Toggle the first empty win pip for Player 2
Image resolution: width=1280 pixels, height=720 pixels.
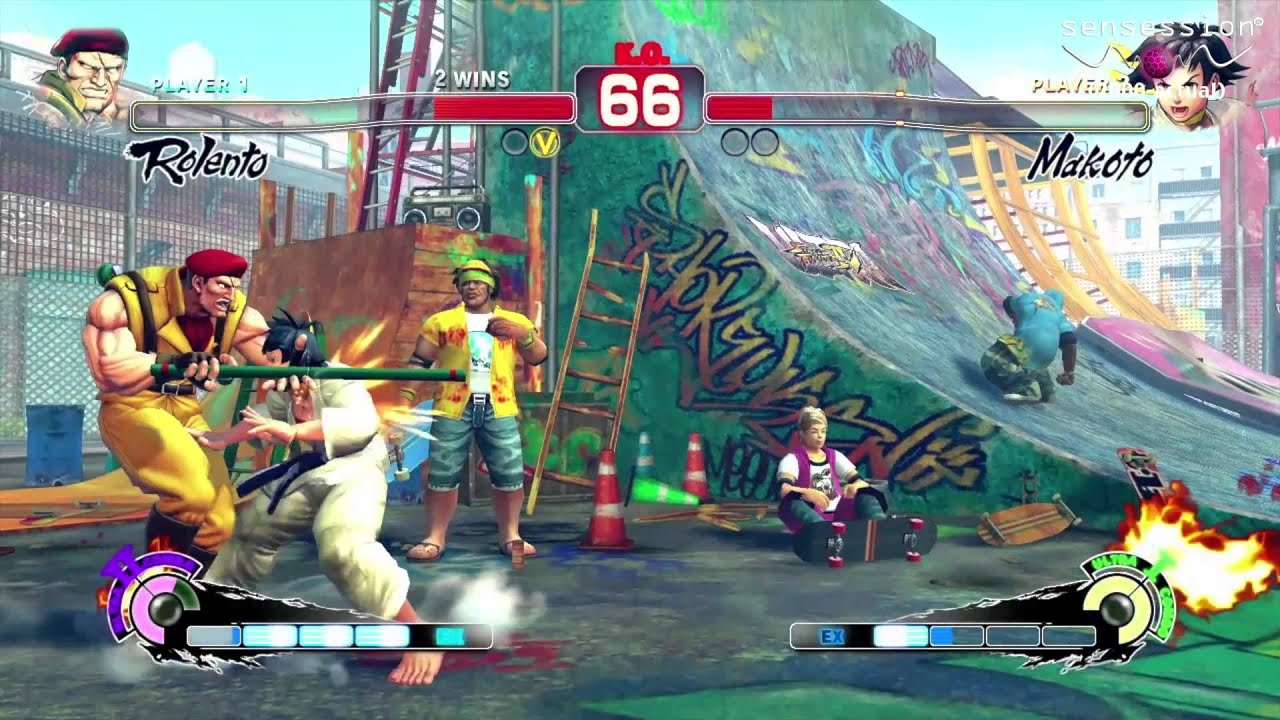click(x=733, y=140)
